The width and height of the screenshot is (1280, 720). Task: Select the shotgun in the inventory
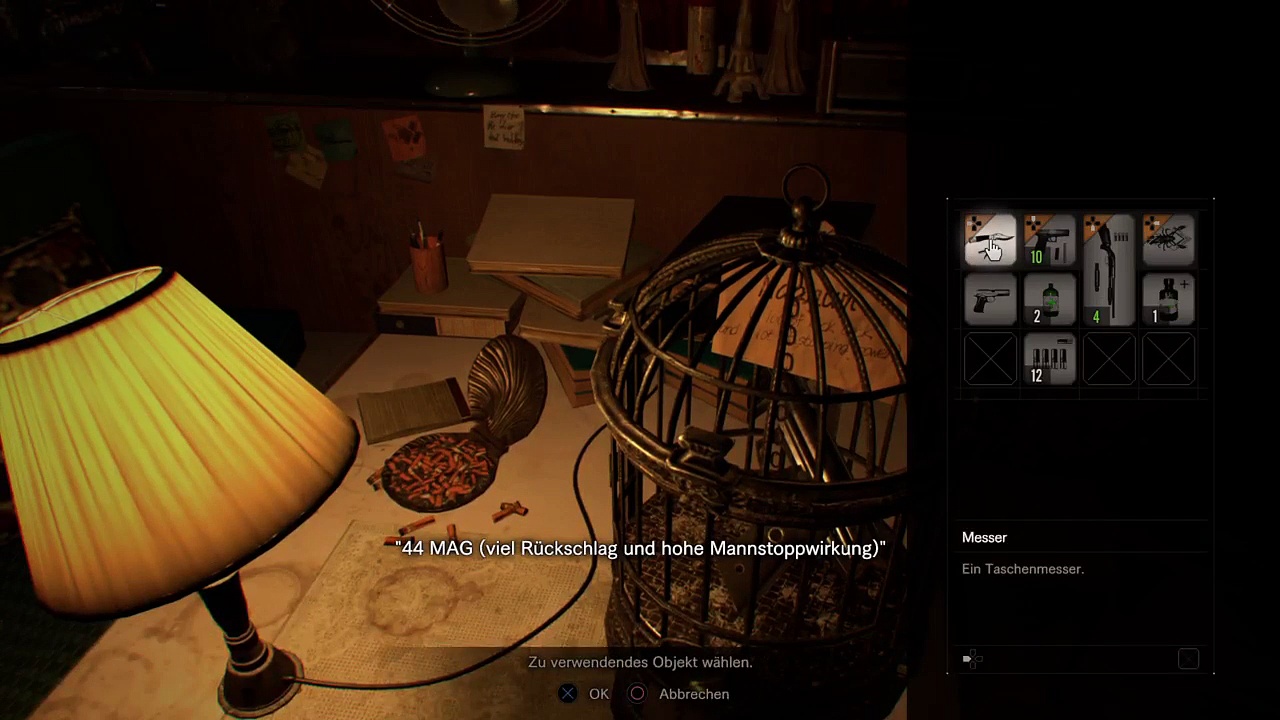coord(1109,270)
